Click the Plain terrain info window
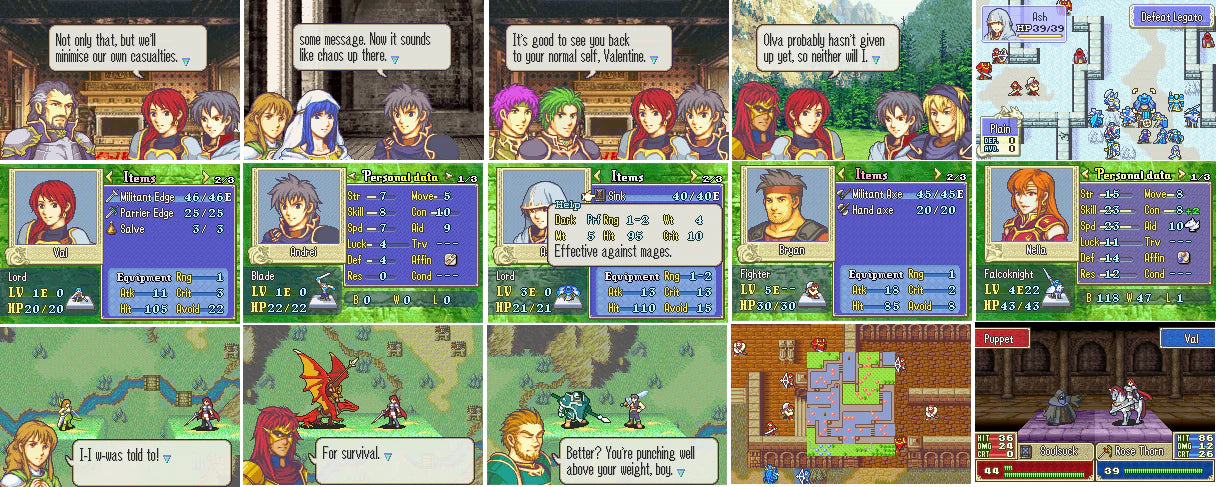 pos(1003,137)
